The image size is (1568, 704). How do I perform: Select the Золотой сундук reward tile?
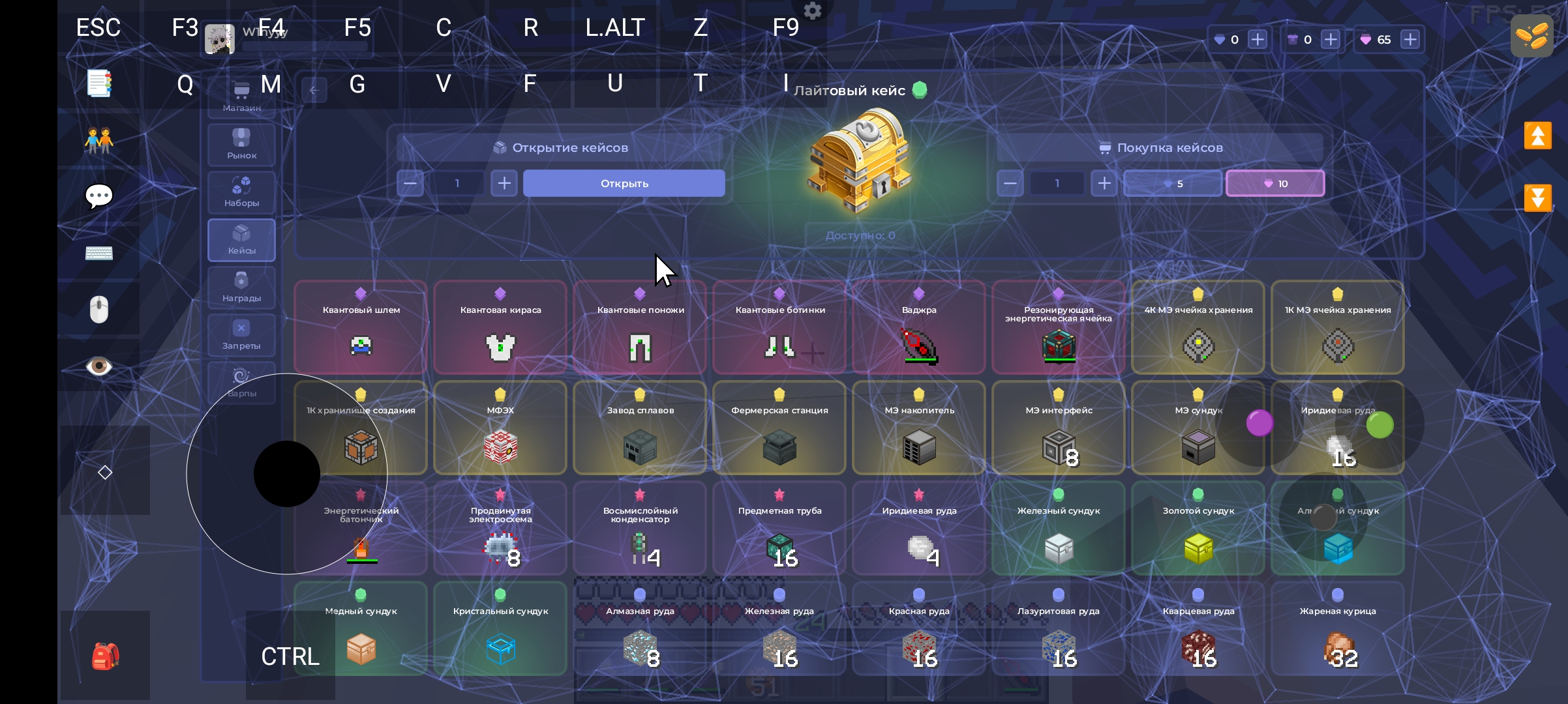coord(1198,528)
